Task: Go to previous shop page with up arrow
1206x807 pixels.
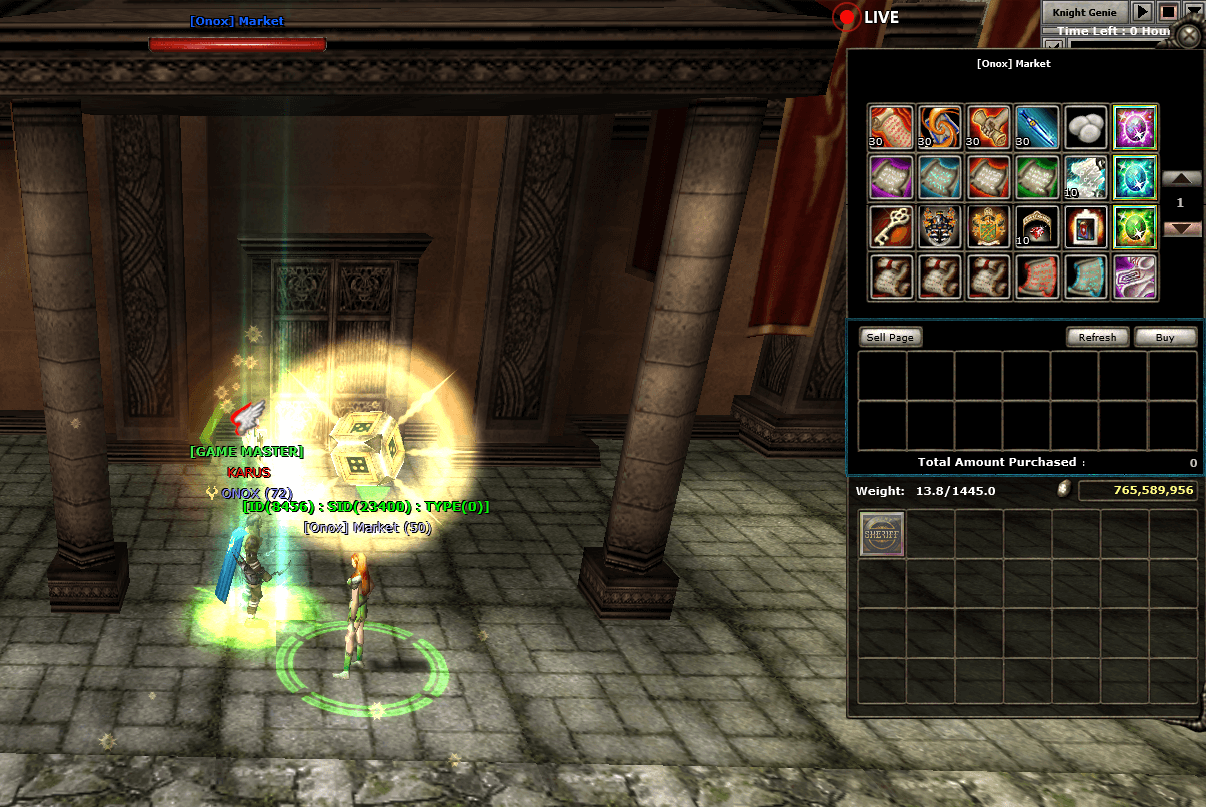Action: point(1181,179)
